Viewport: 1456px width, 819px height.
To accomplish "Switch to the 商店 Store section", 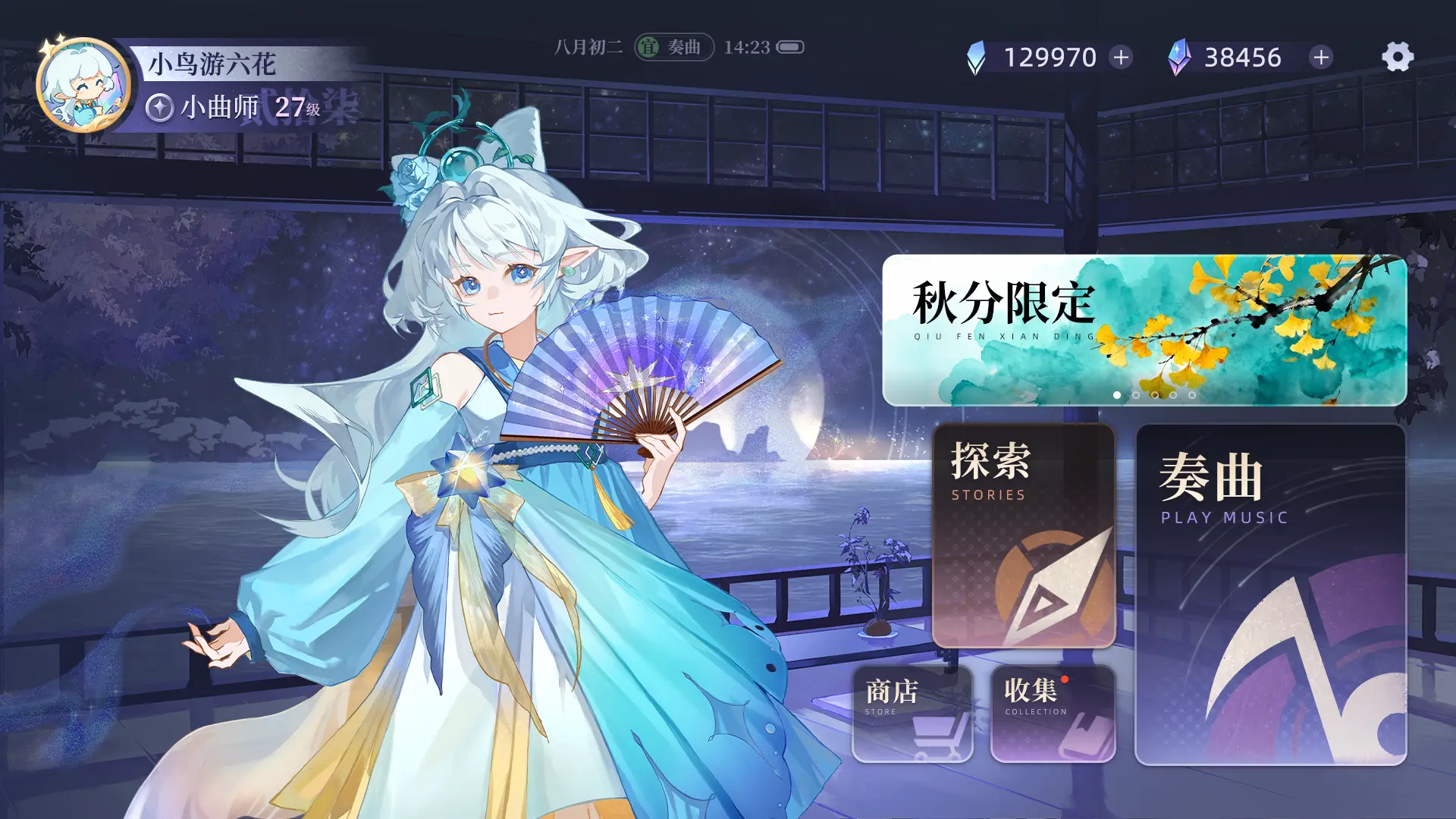I will [x=911, y=713].
